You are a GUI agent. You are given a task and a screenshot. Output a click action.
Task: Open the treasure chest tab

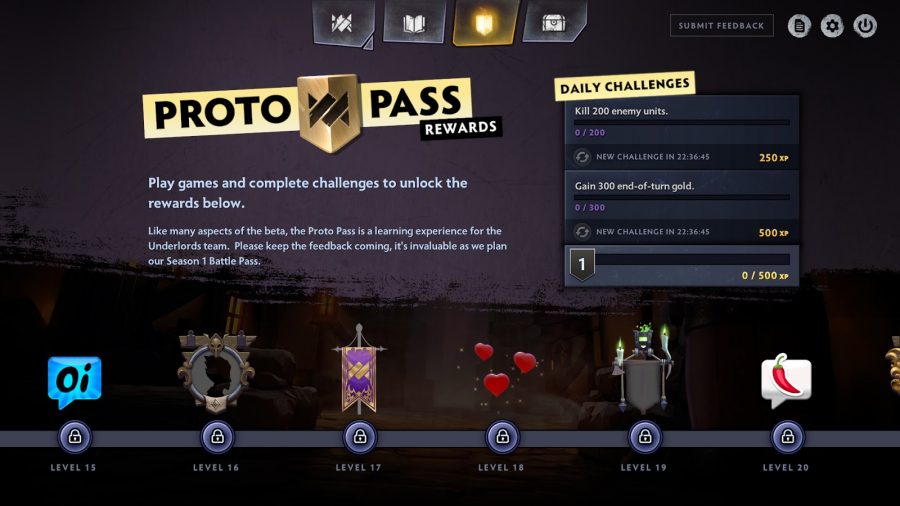point(553,23)
